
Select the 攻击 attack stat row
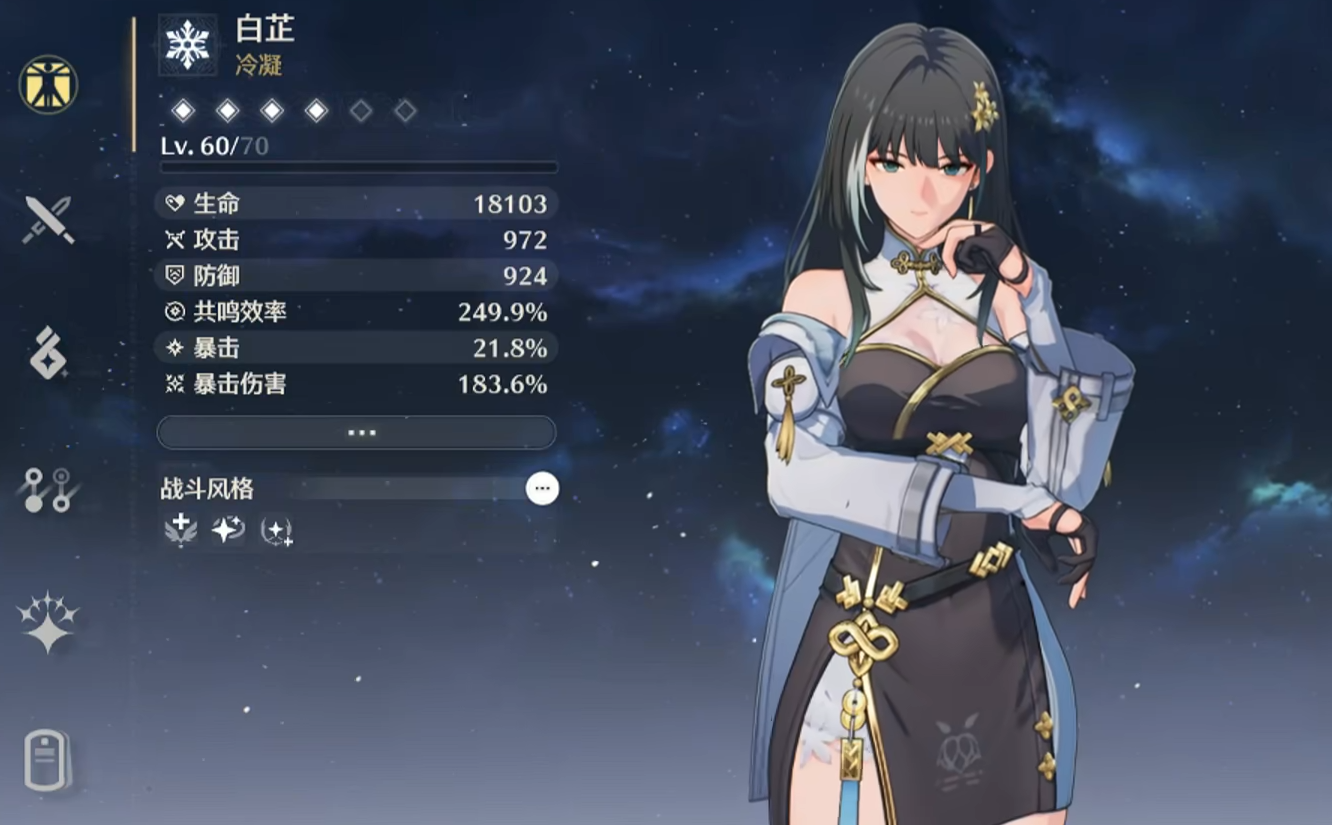coord(356,240)
